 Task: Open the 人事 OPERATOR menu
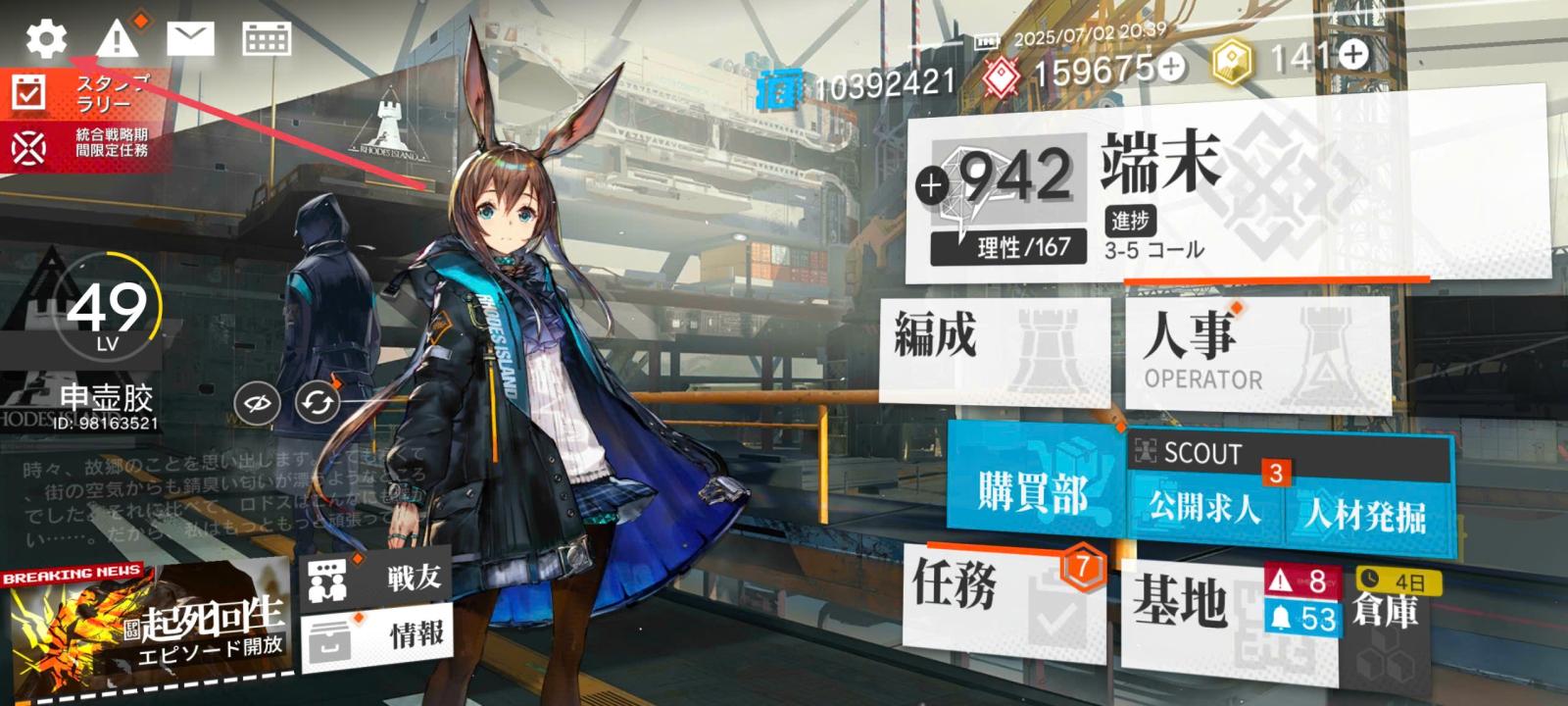click(1257, 353)
